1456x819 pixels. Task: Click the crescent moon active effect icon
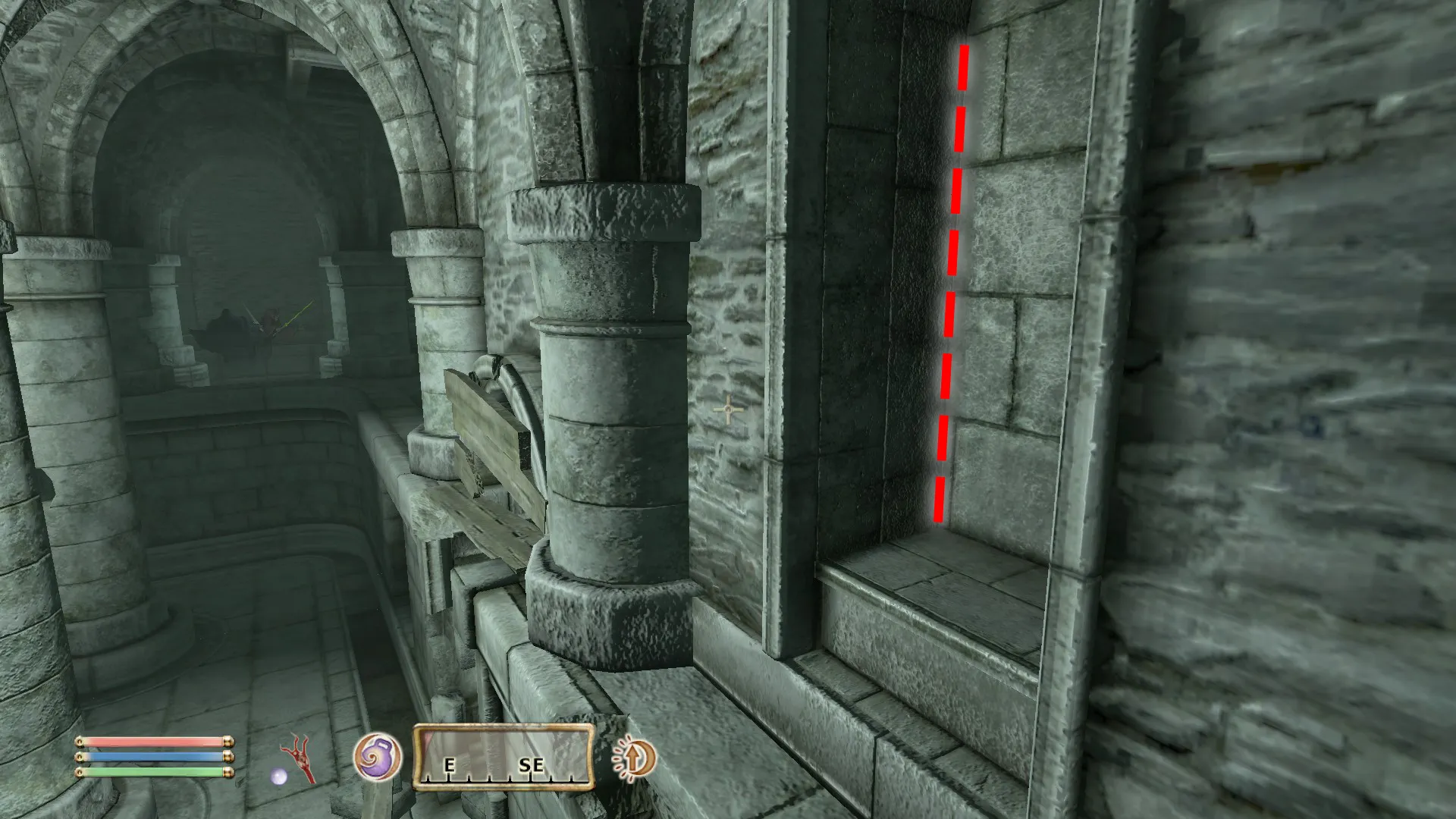pos(634,757)
